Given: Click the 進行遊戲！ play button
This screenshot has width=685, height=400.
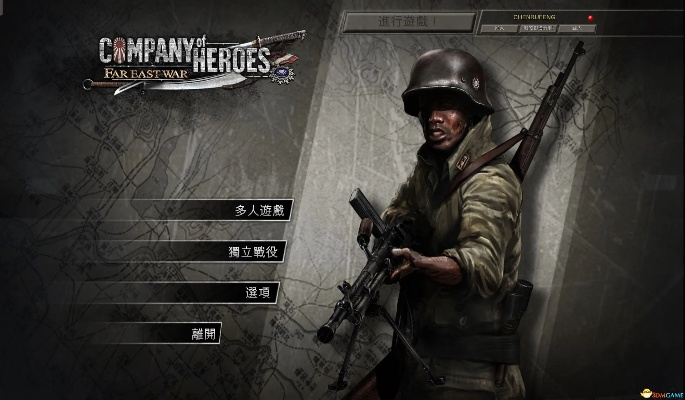Looking at the screenshot, I should click(406, 21).
